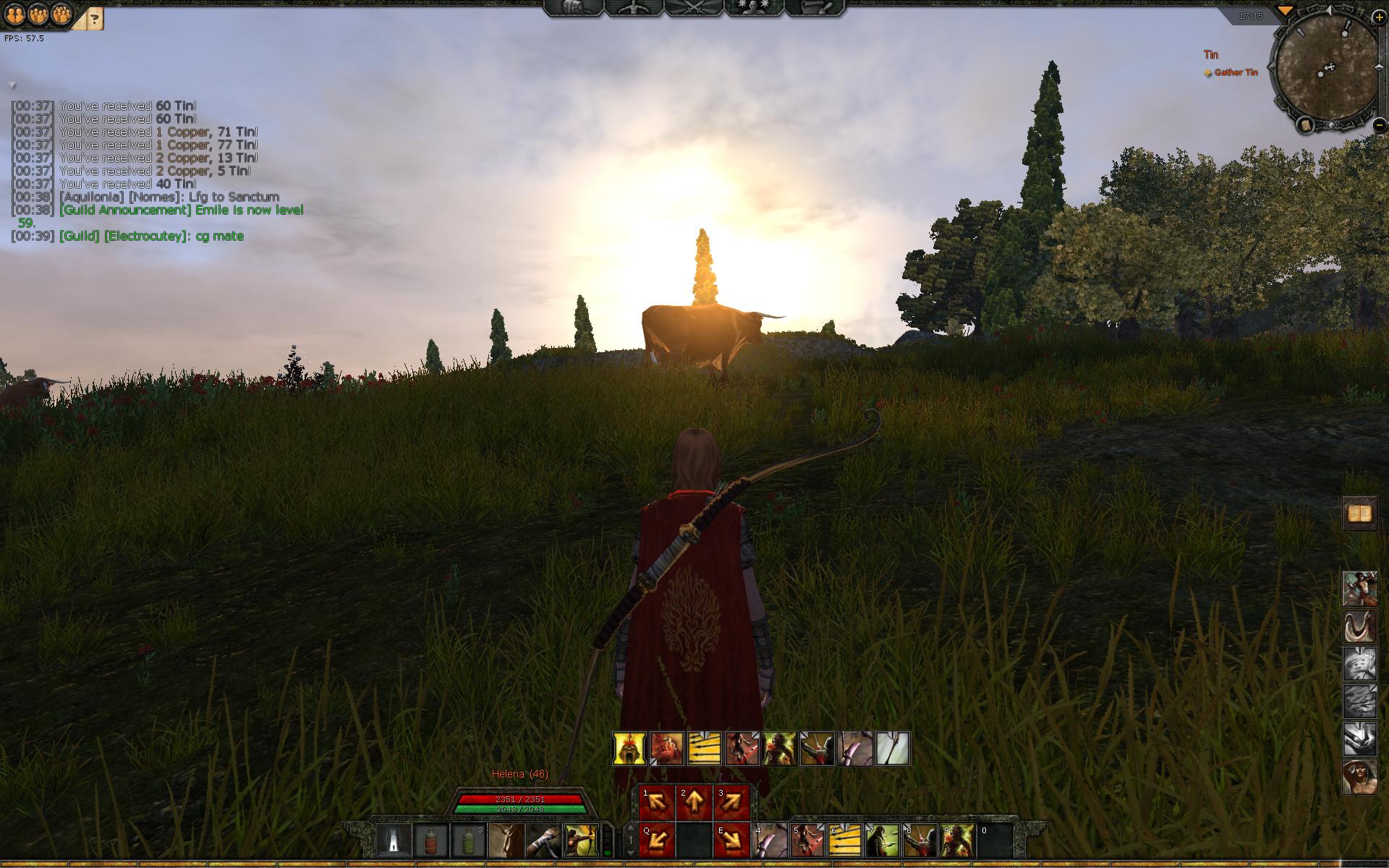The width and height of the screenshot is (1389, 868).
Task: Toggle the orange arrow above the minimap
Action: pos(1285,11)
